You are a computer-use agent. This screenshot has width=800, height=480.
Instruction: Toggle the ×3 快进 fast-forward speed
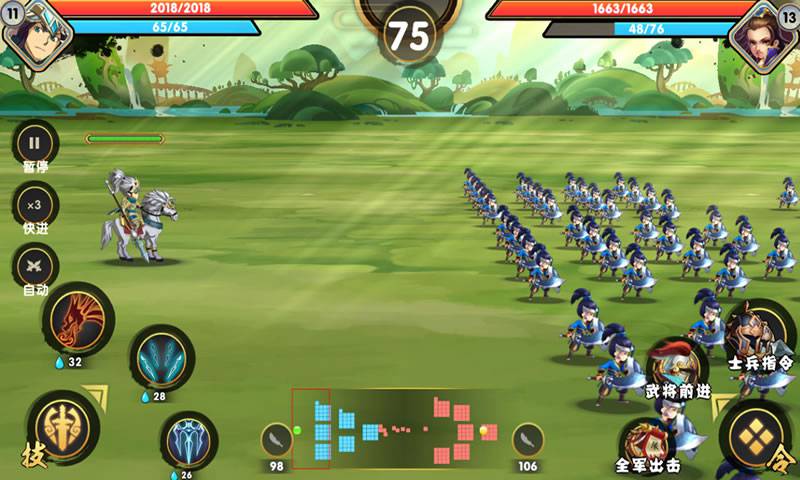[x=35, y=205]
